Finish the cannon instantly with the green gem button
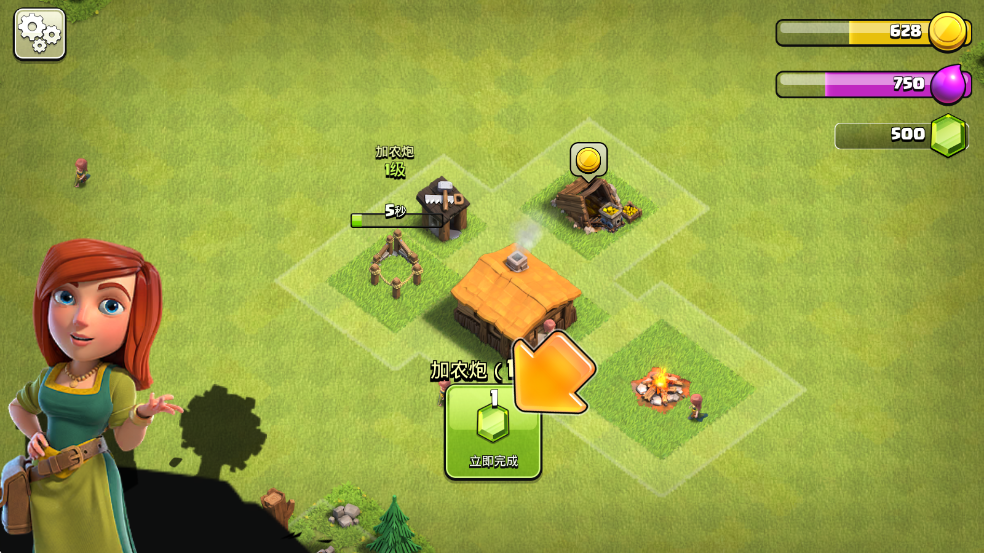Image resolution: width=984 pixels, height=553 pixels. (492, 432)
